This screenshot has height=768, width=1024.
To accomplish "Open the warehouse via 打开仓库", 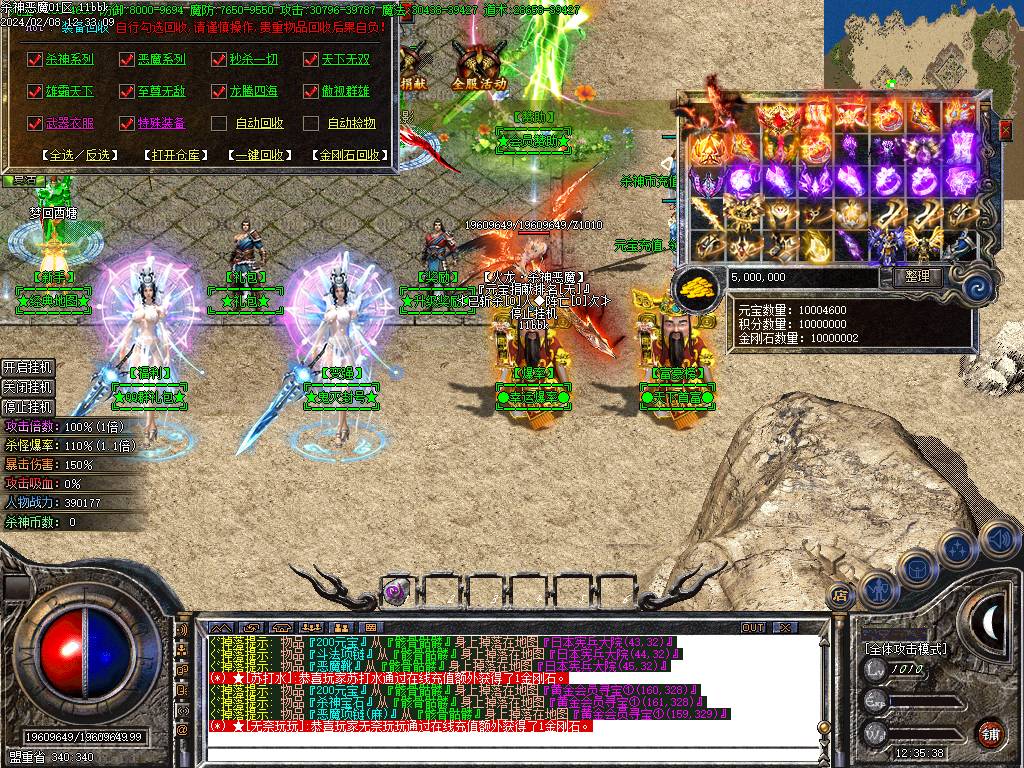I will pyautogui.click(x=174, y=155).
